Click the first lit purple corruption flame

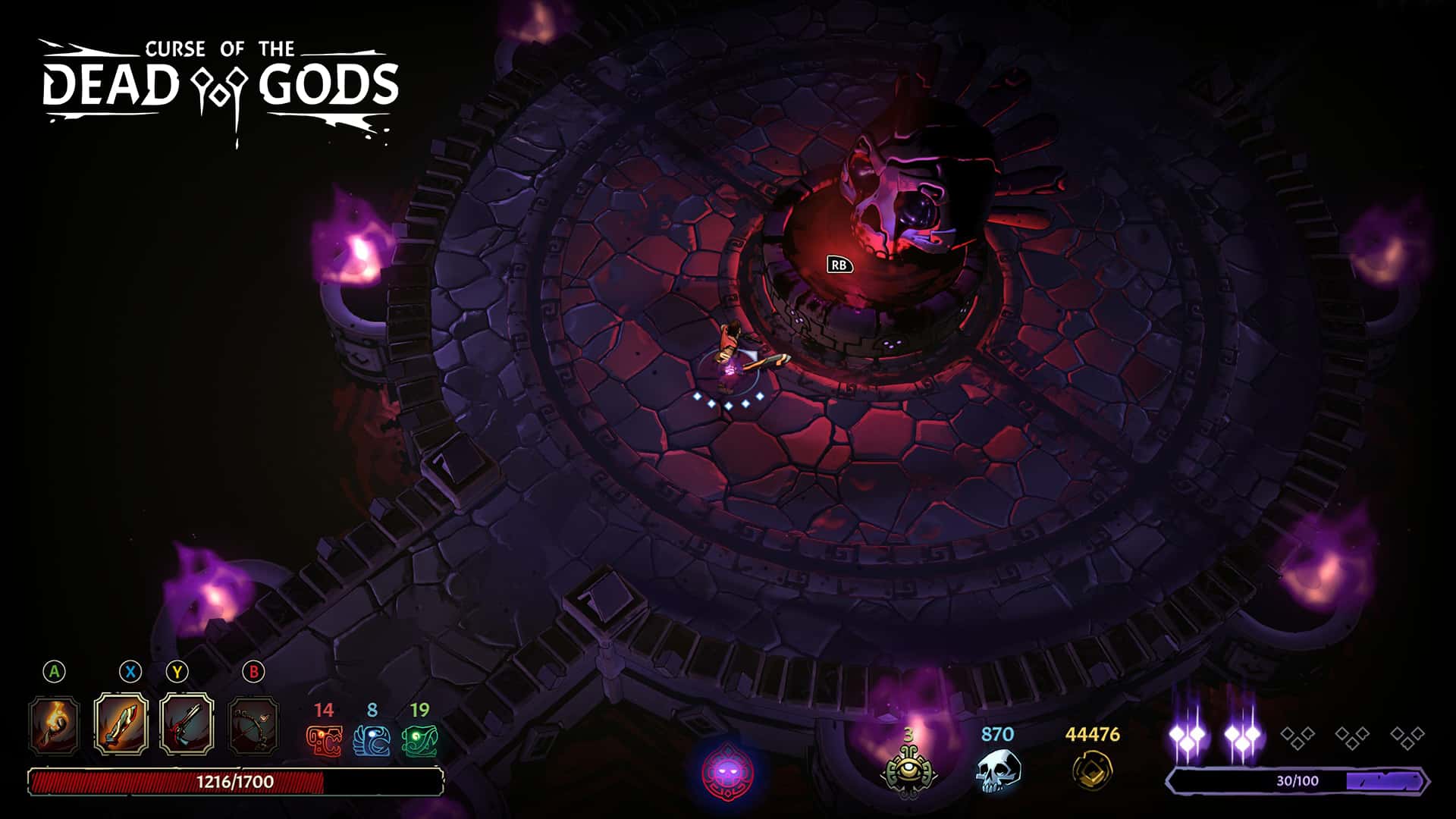pyautogui.click(x=1188, y=734)
